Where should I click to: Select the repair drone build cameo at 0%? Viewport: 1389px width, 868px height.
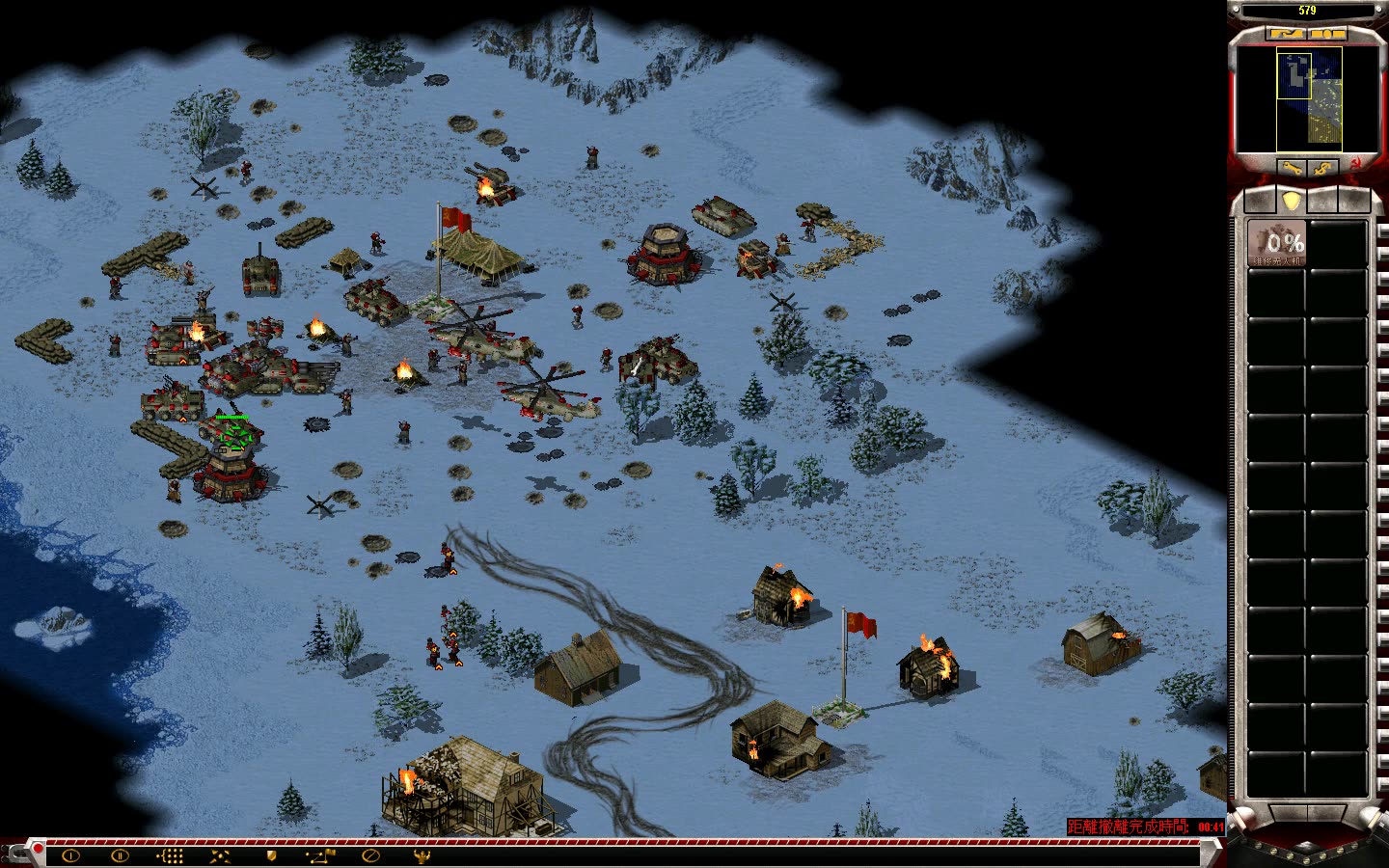[1276, 243]
